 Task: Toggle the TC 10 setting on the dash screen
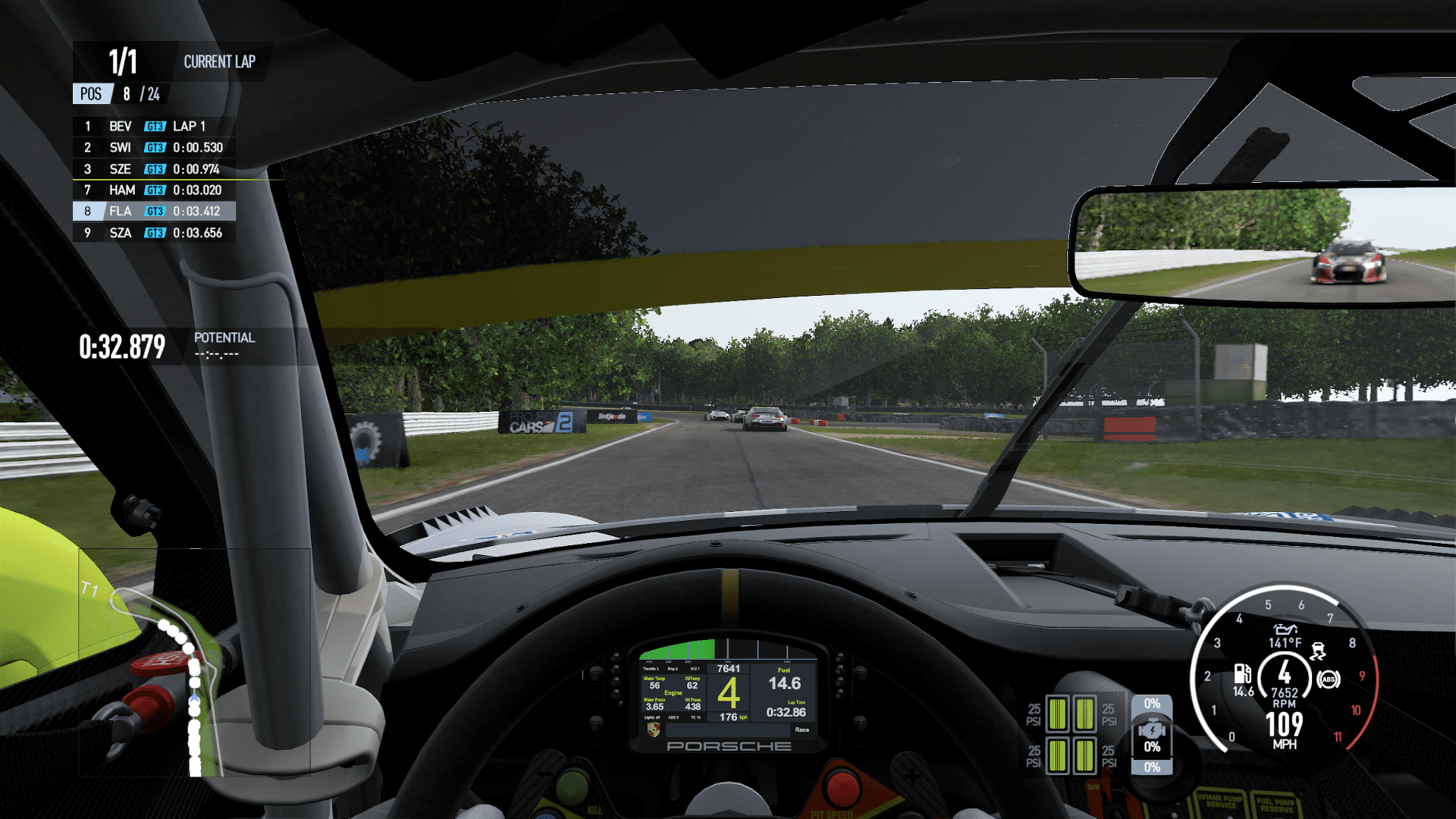pos(695,717)
